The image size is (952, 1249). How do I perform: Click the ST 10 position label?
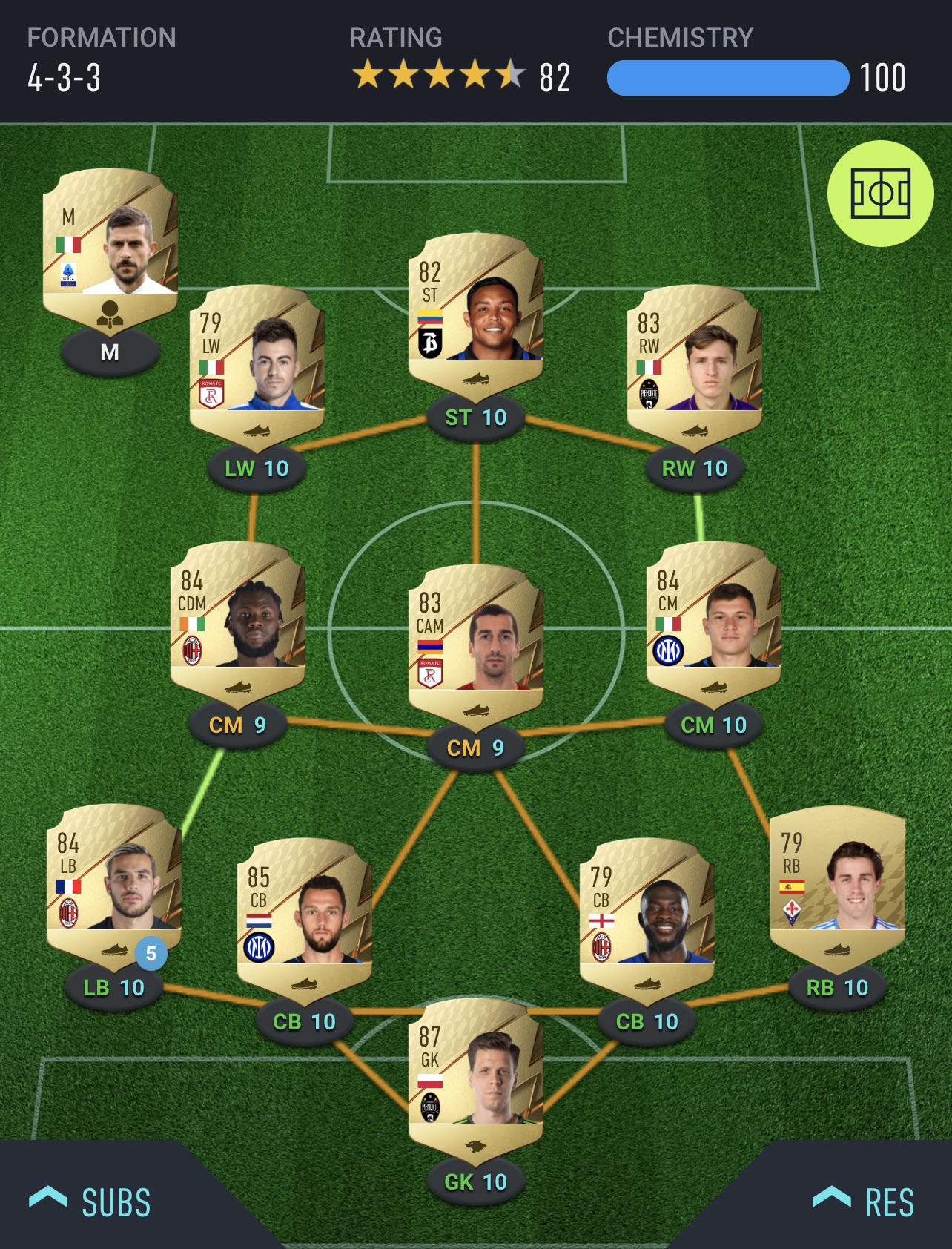tap(475, 418)
